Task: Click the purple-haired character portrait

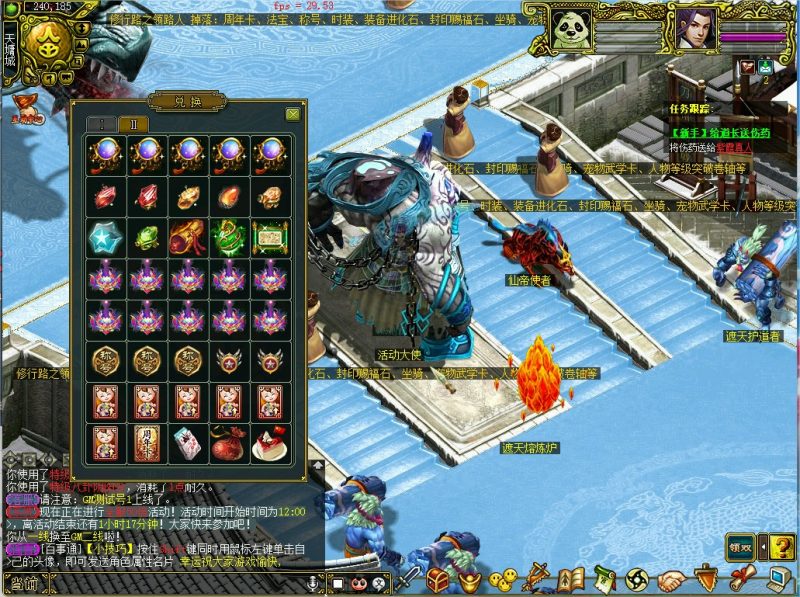Action: click(x=694, y=28)
